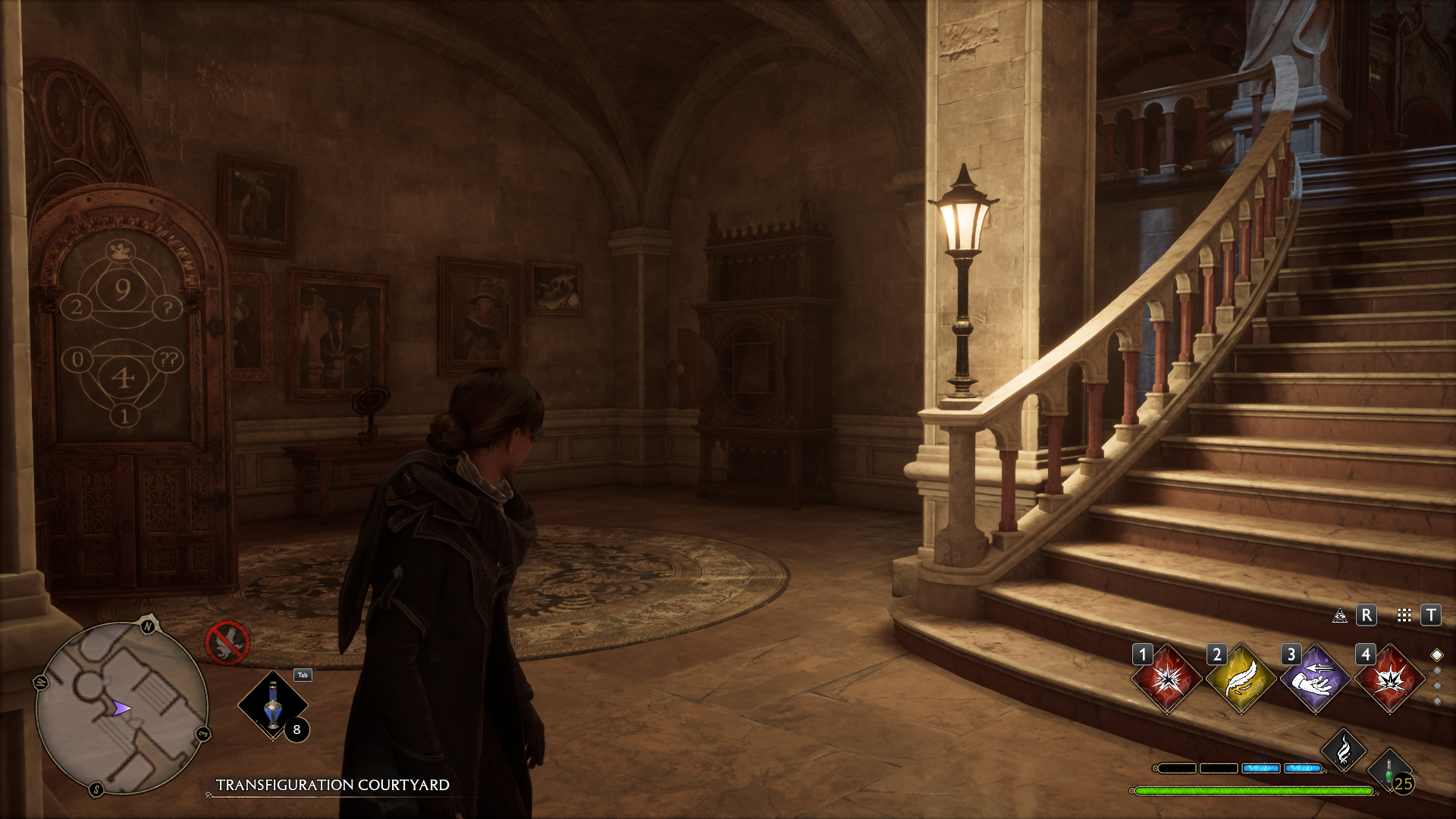The width and height of the screenshot is (1456, 819).
Task: Open the circular minimap
Action: click(x=121, y=708)
